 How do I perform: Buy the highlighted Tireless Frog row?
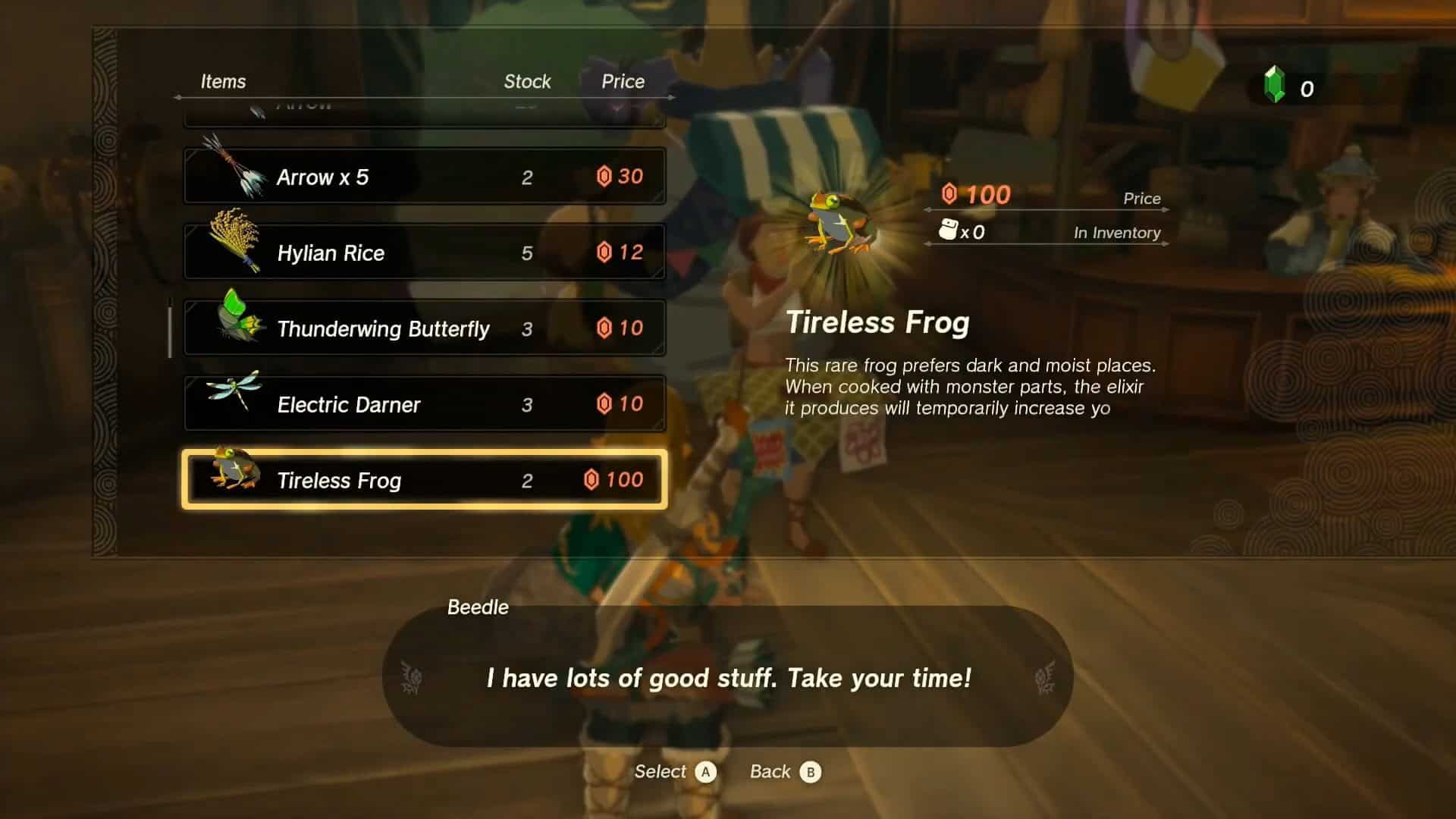pyautogui.click(x=425, y=479)
